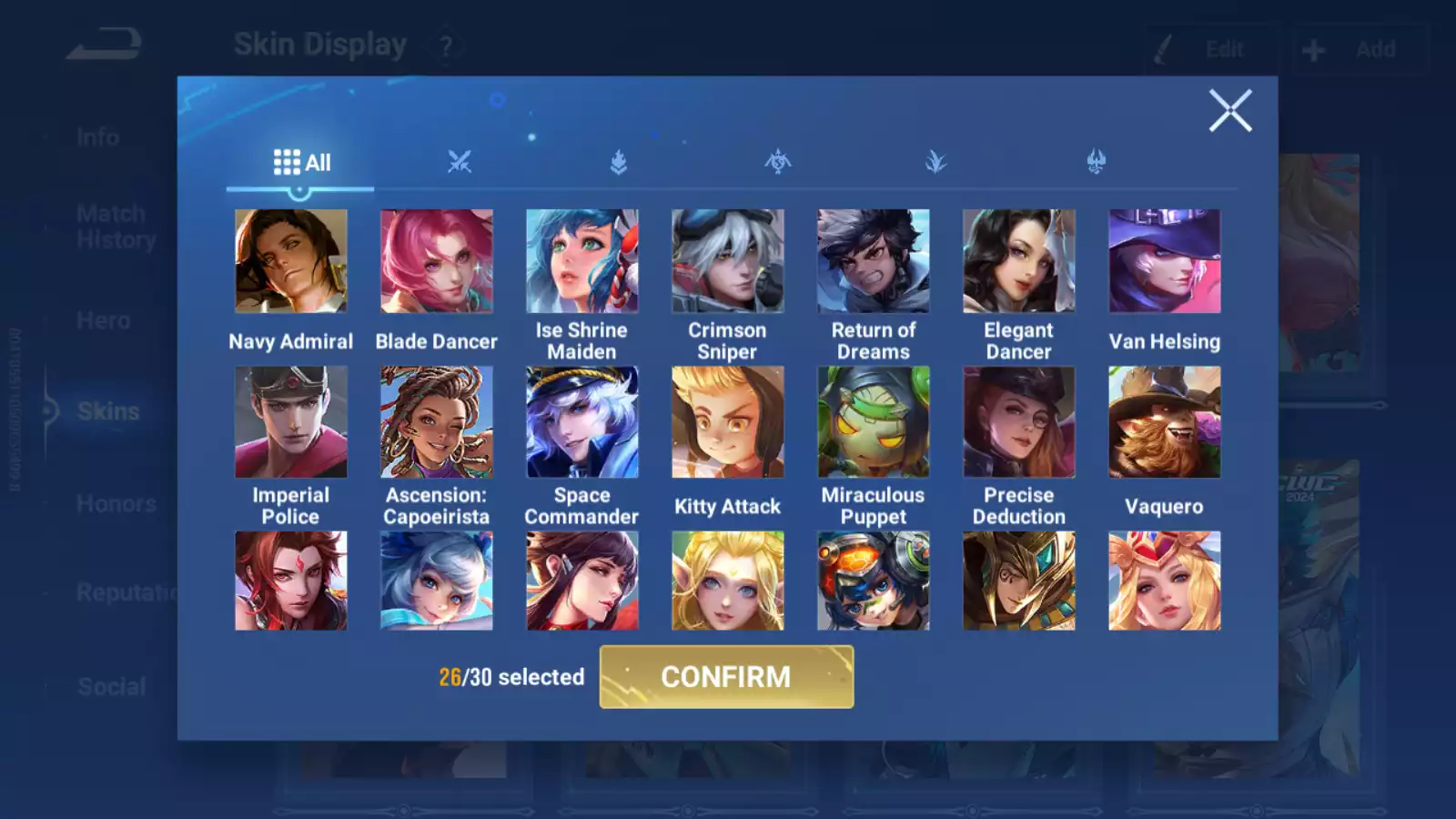Select the Navy Admiral skin
This screenshot has width=1456, height=819.
coord(291,261)
